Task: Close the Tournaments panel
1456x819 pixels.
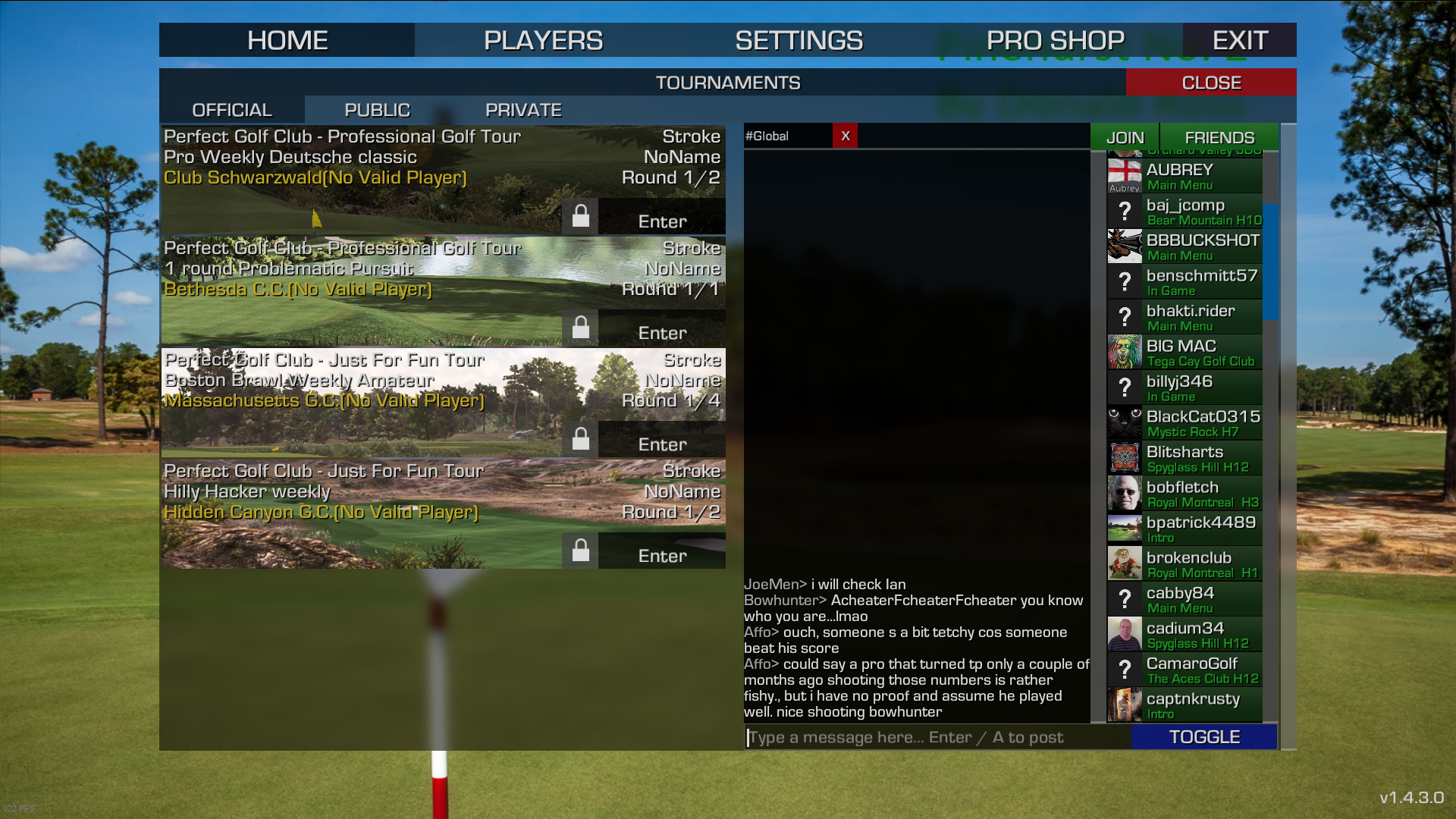Action: [1211, 83]
